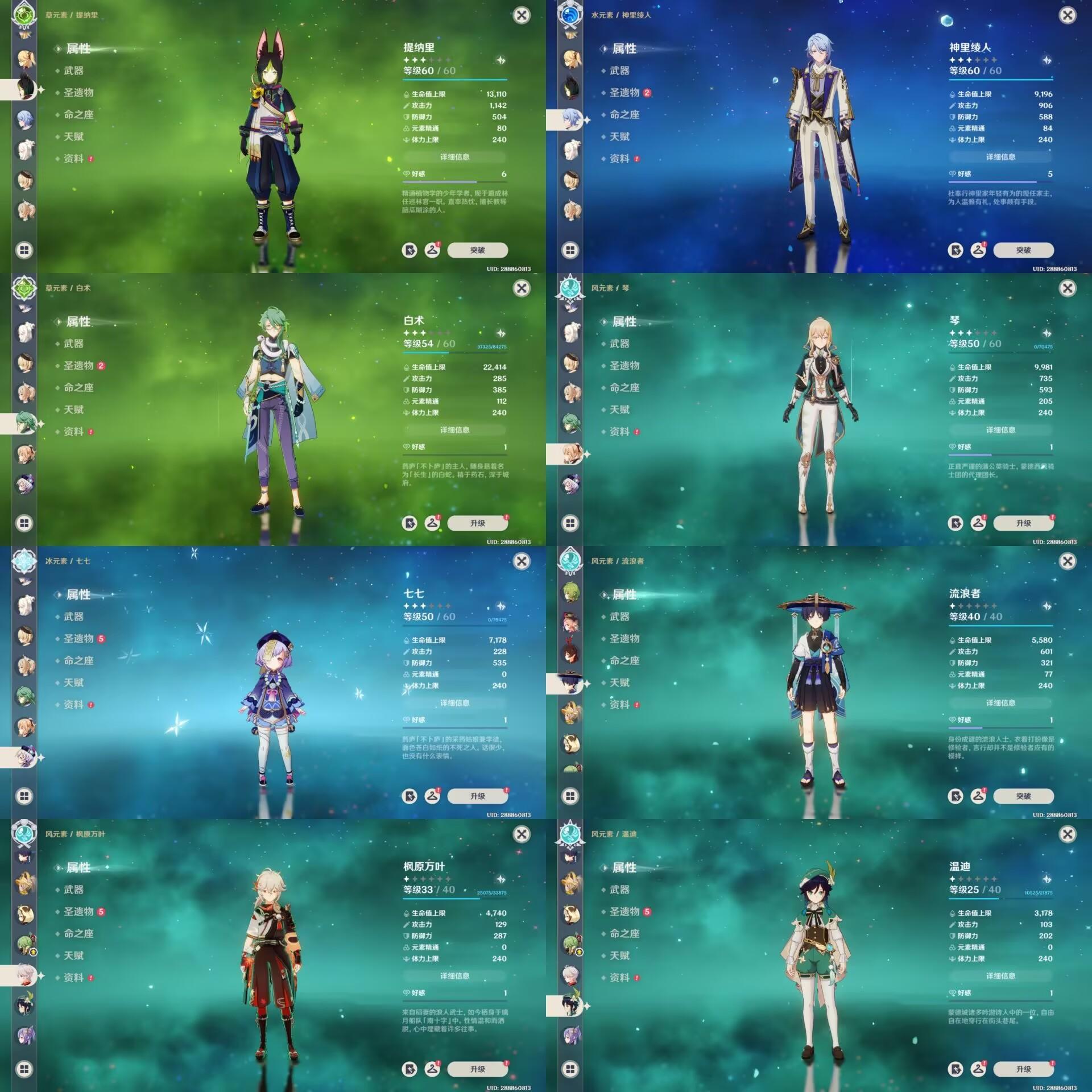Click 突破 button on 提纳里's panel
Image resolution: width=1092 pixels, height=1092 pixels.
click(477, 250)
